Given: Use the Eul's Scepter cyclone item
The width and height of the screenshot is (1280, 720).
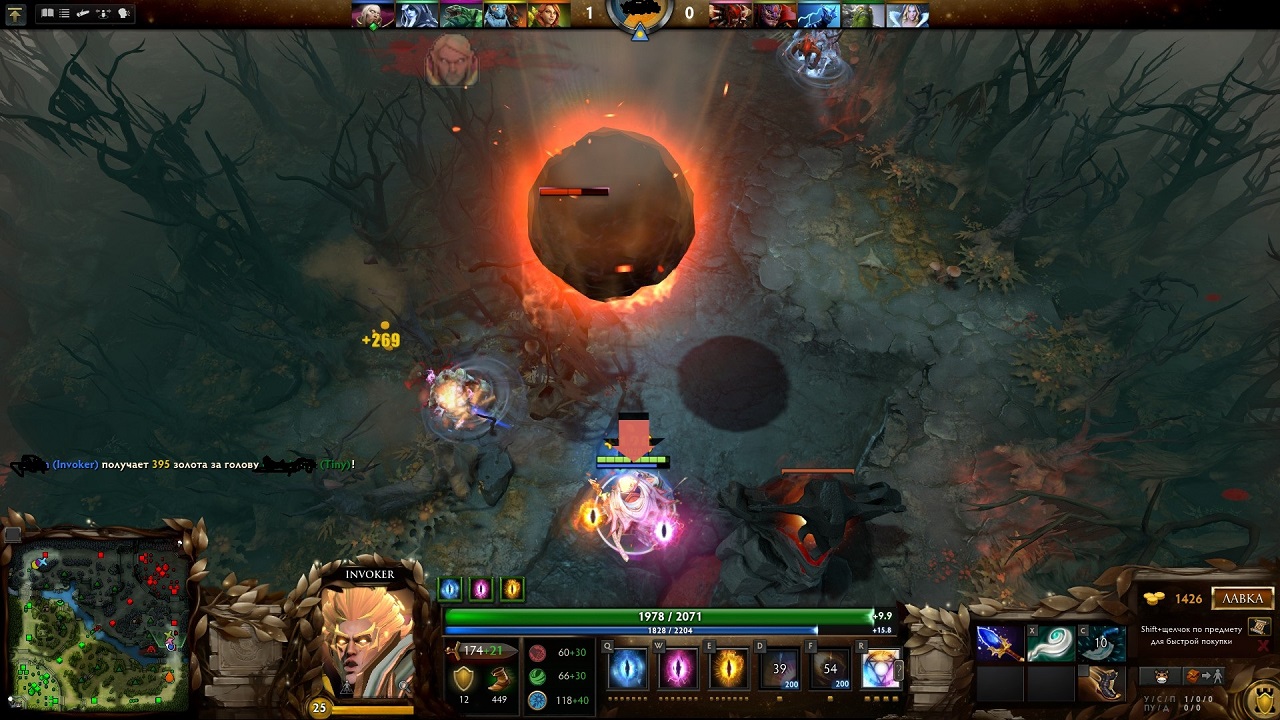Looking at the screenshot, I should coord(1051,644).
